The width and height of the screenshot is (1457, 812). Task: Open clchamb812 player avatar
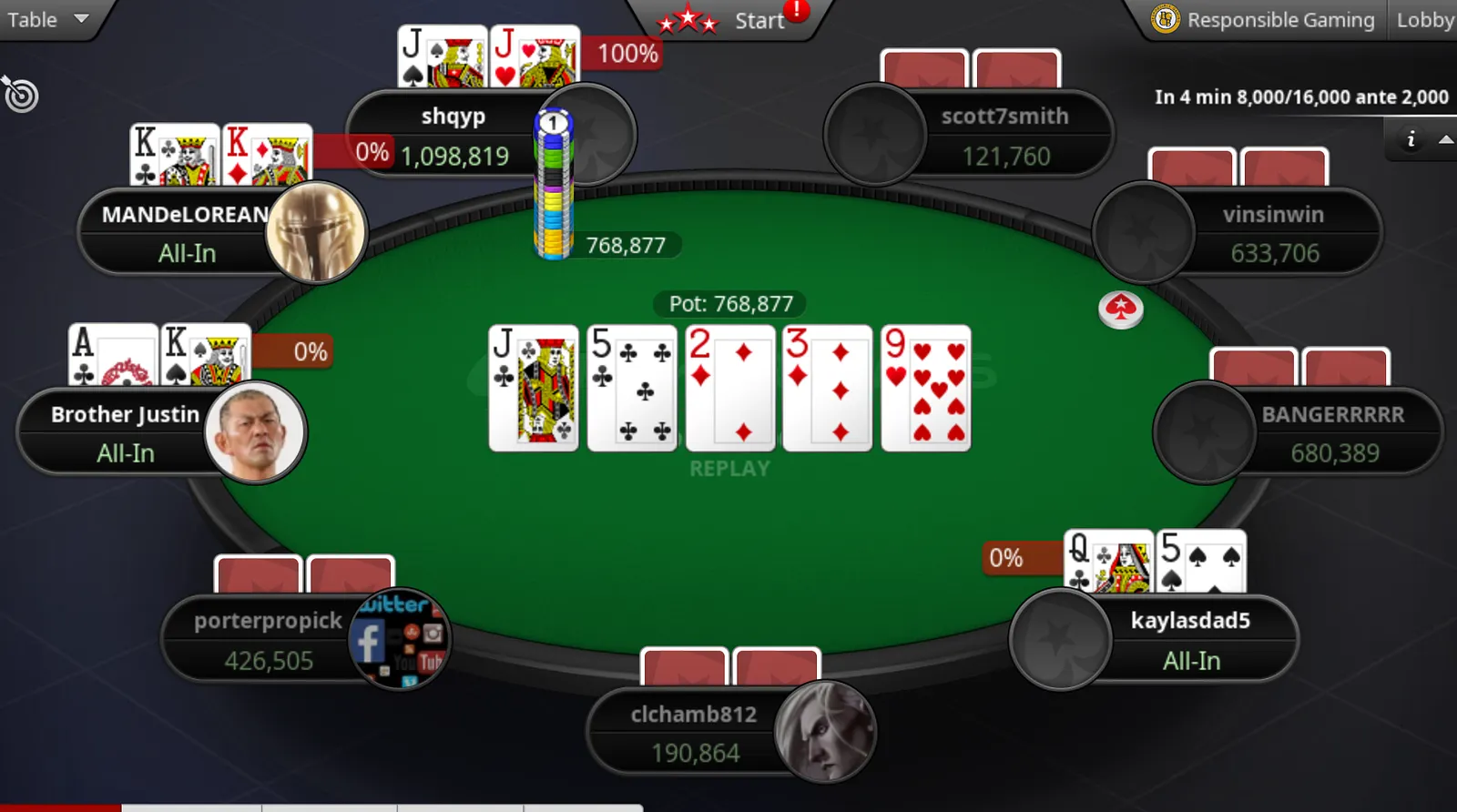[x=825, y=731]
